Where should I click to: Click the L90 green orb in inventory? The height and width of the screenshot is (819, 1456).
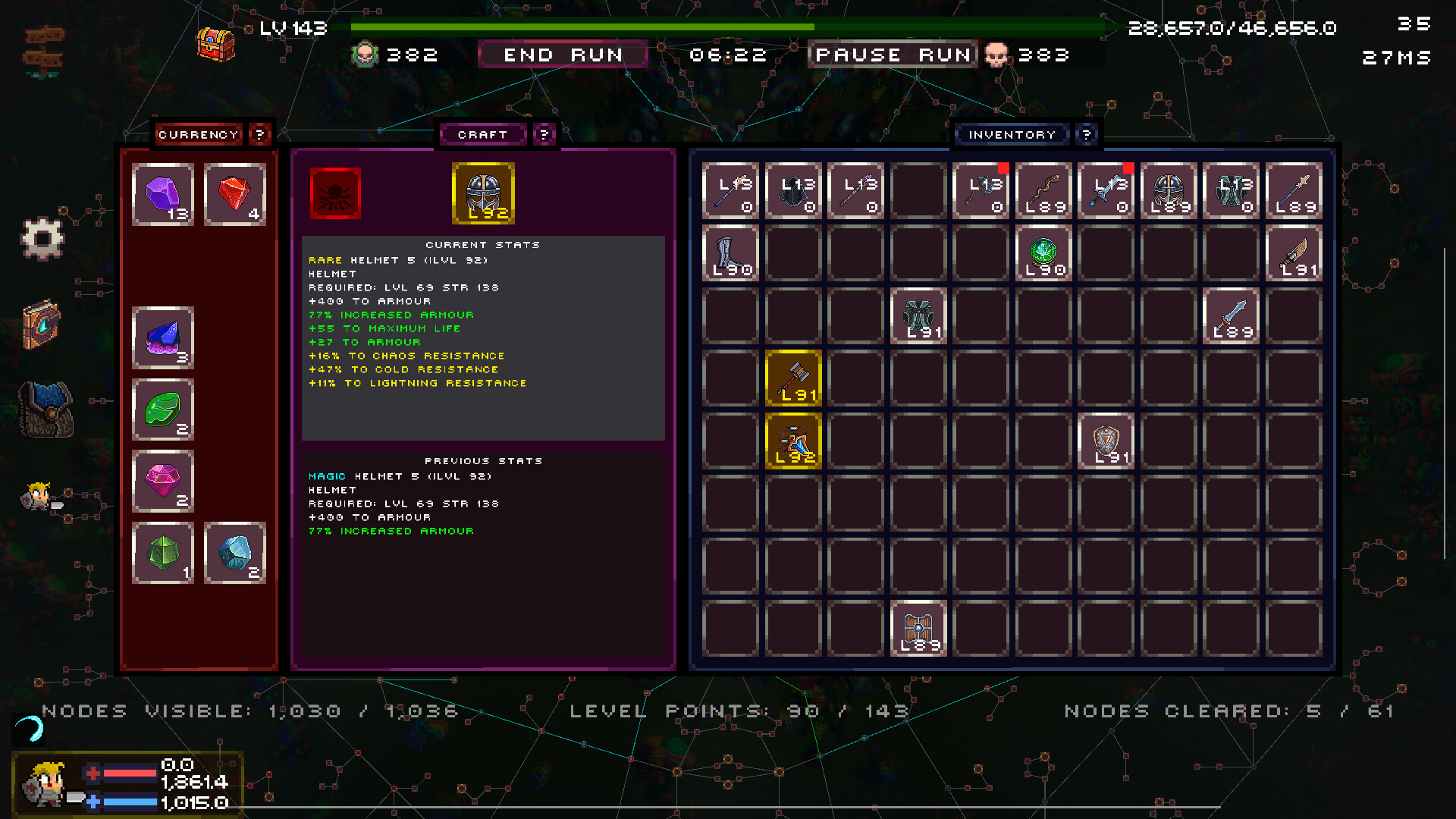[x=1043, y=253]
